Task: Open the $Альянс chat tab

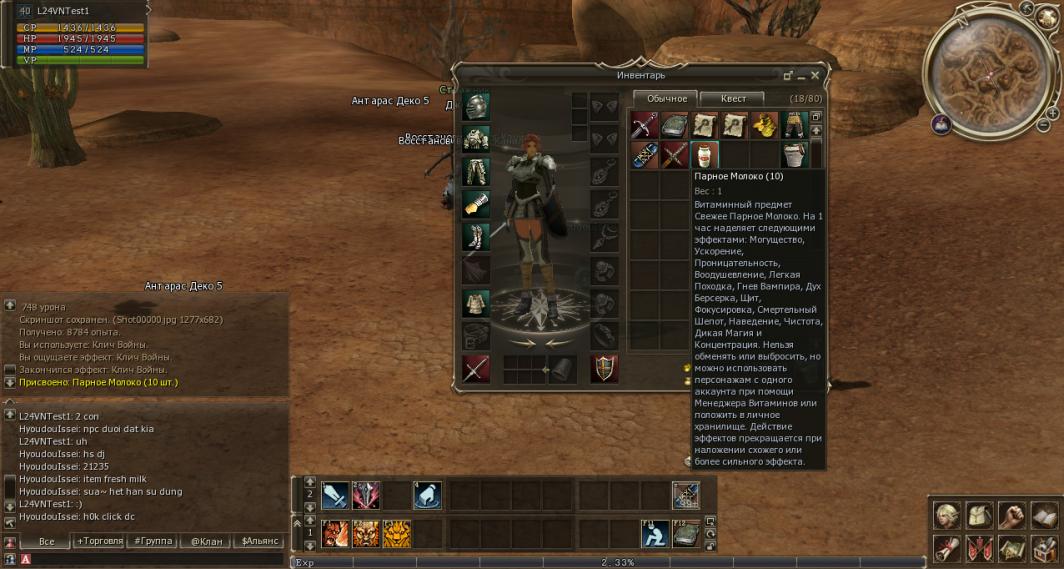Action: point(257,541)
